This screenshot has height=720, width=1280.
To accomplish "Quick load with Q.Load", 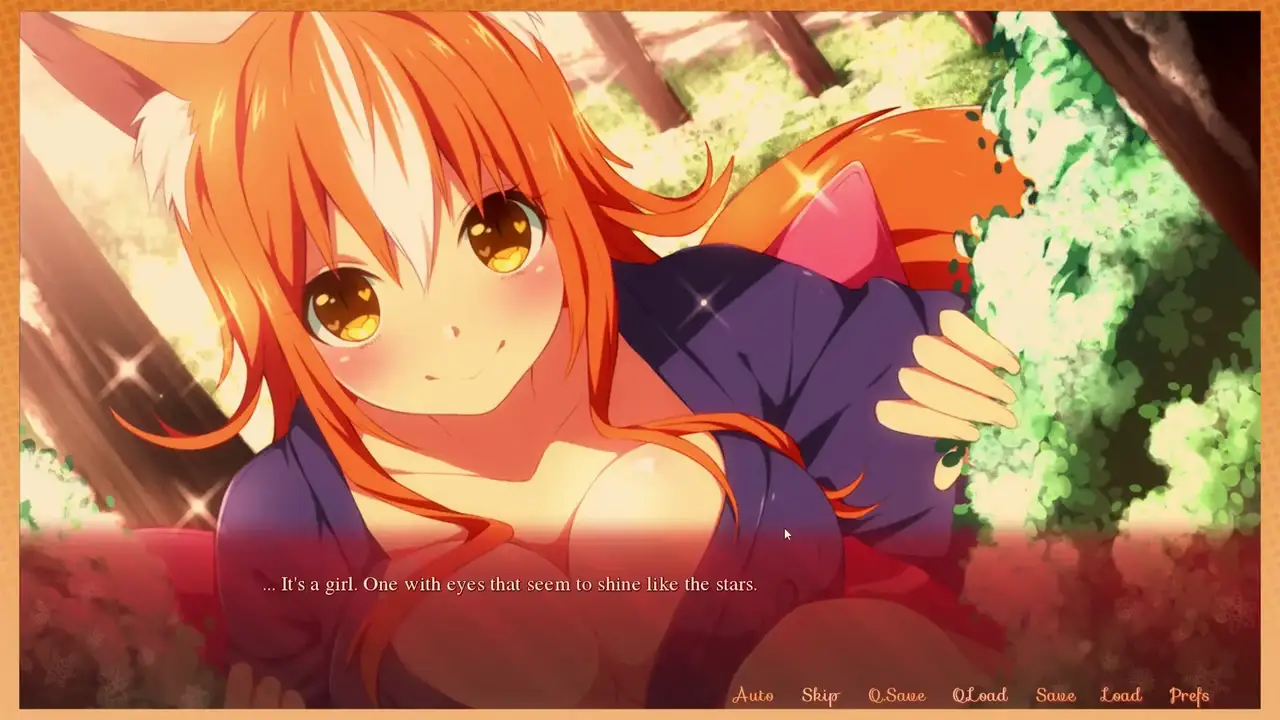I will 979,695.
